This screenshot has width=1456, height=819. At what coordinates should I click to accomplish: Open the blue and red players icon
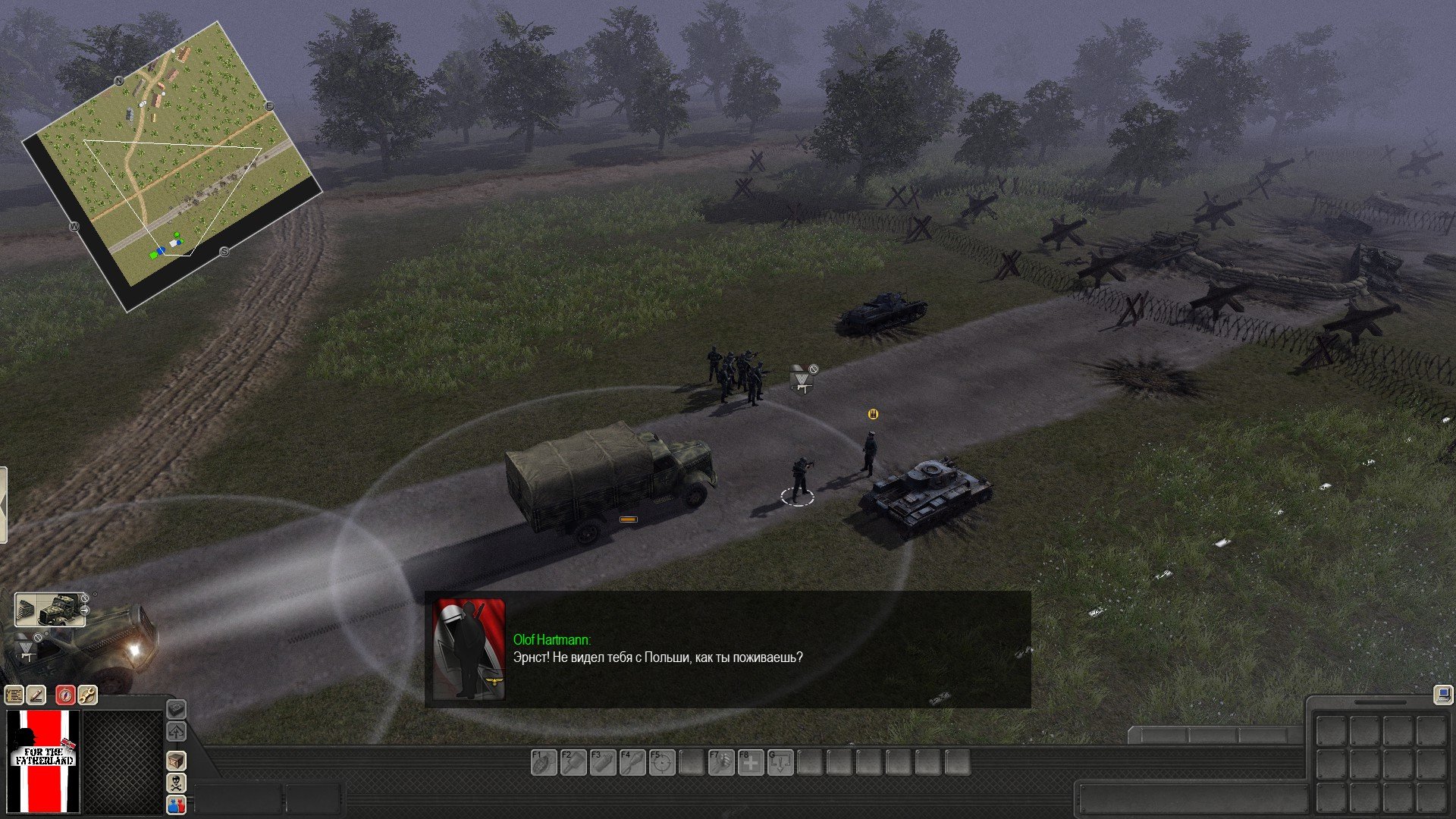tap(176, 805)
